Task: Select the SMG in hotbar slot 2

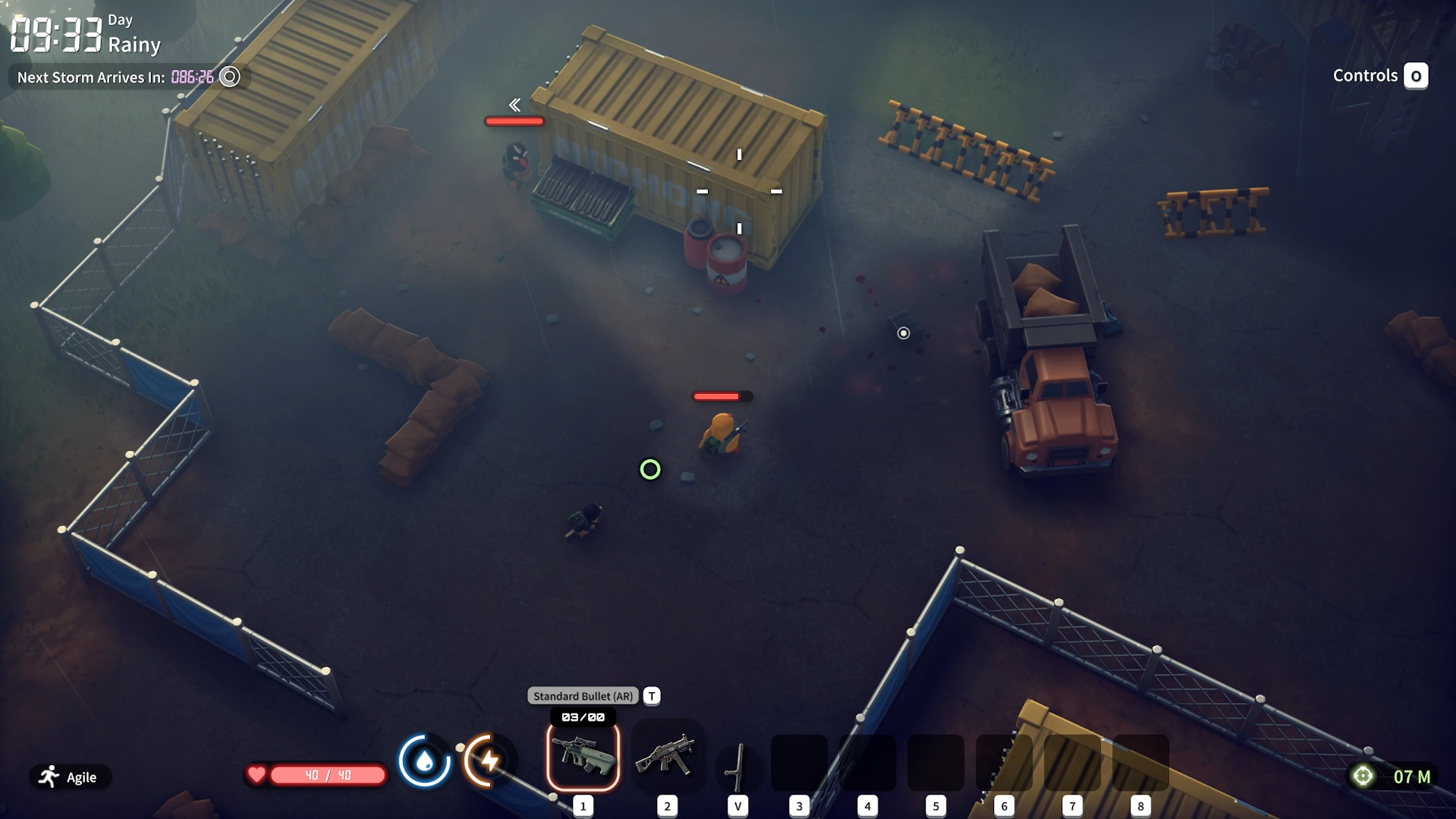Action: (667, 758)
